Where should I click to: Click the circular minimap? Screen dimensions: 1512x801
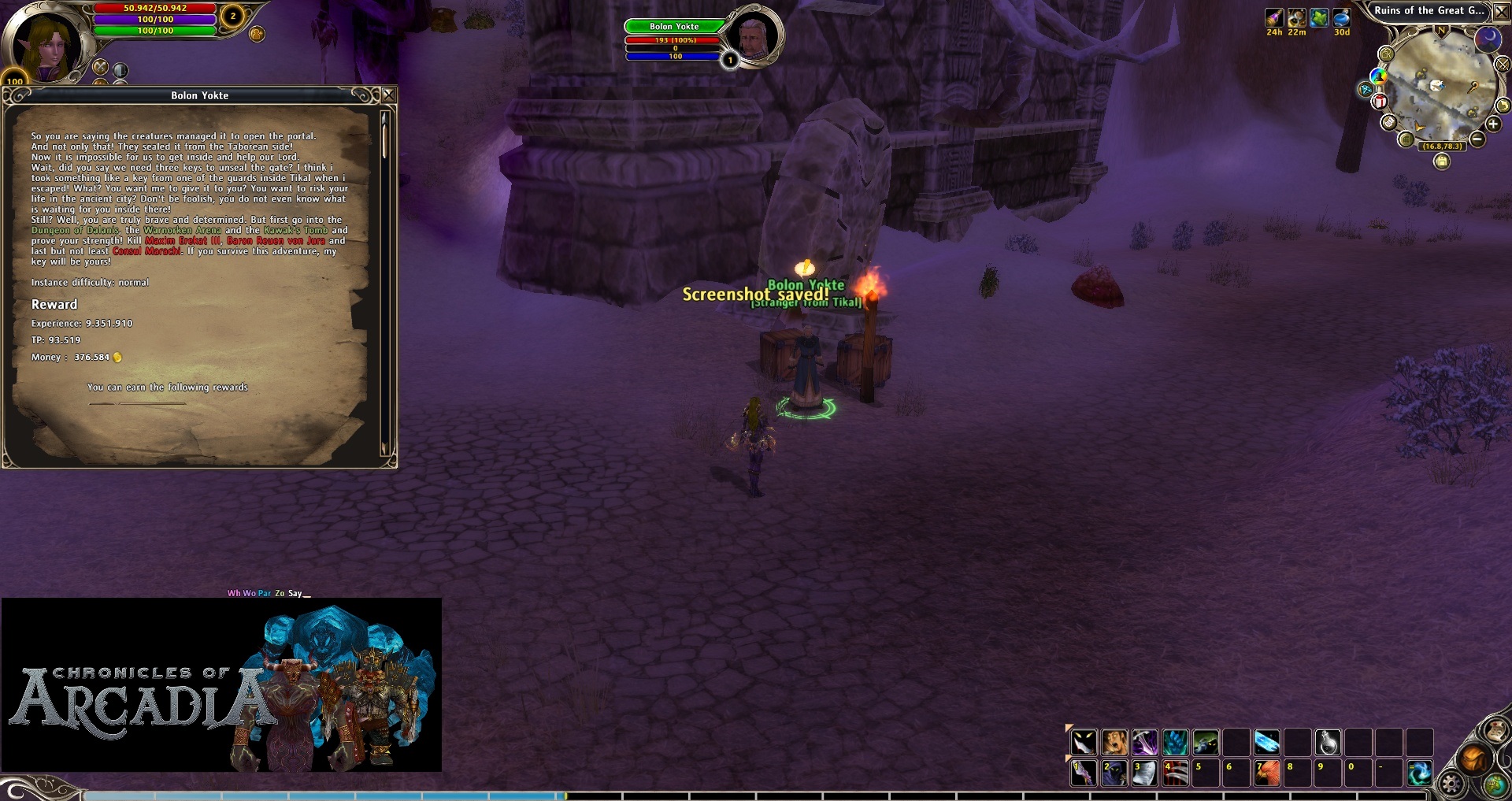pyautogui.click(x=1441, y=87)
